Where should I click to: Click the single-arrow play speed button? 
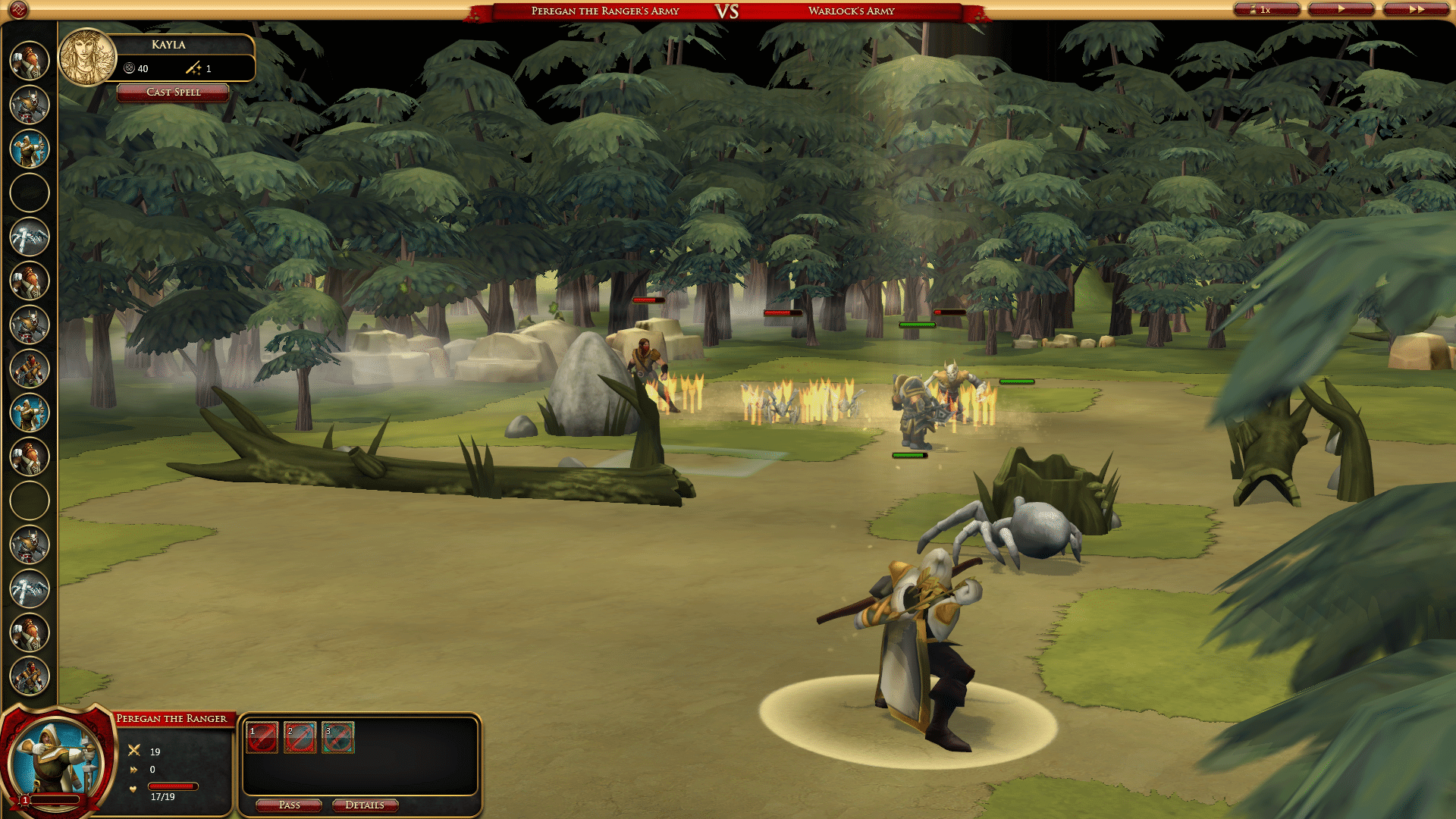1341,10
